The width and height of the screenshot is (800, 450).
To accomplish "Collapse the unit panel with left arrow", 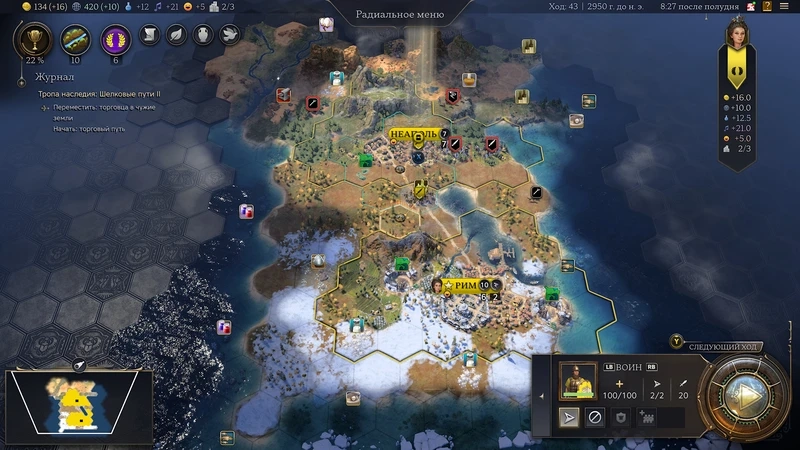I will [541, 396].
